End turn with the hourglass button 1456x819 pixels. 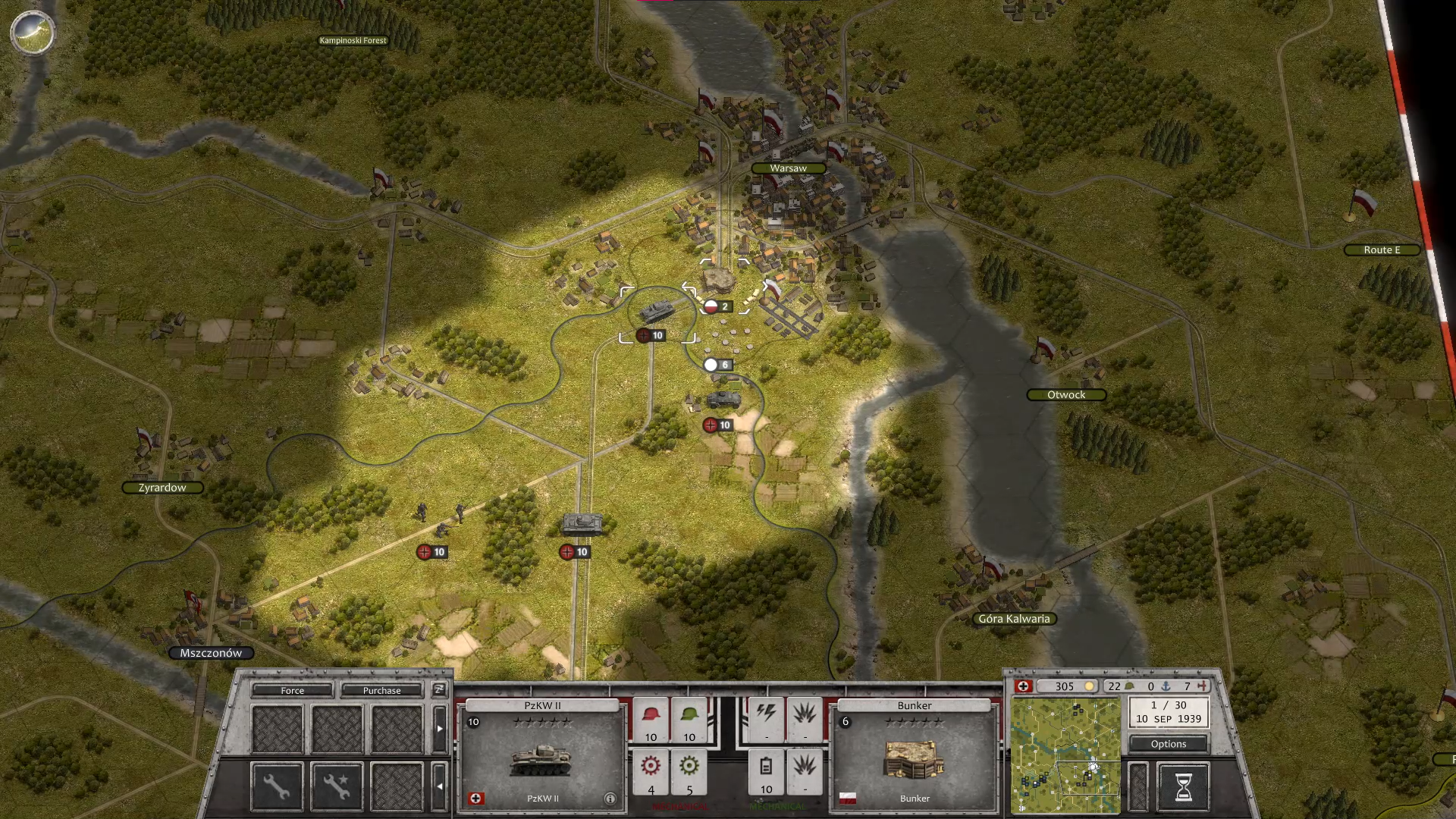[x=1183, y=786]
